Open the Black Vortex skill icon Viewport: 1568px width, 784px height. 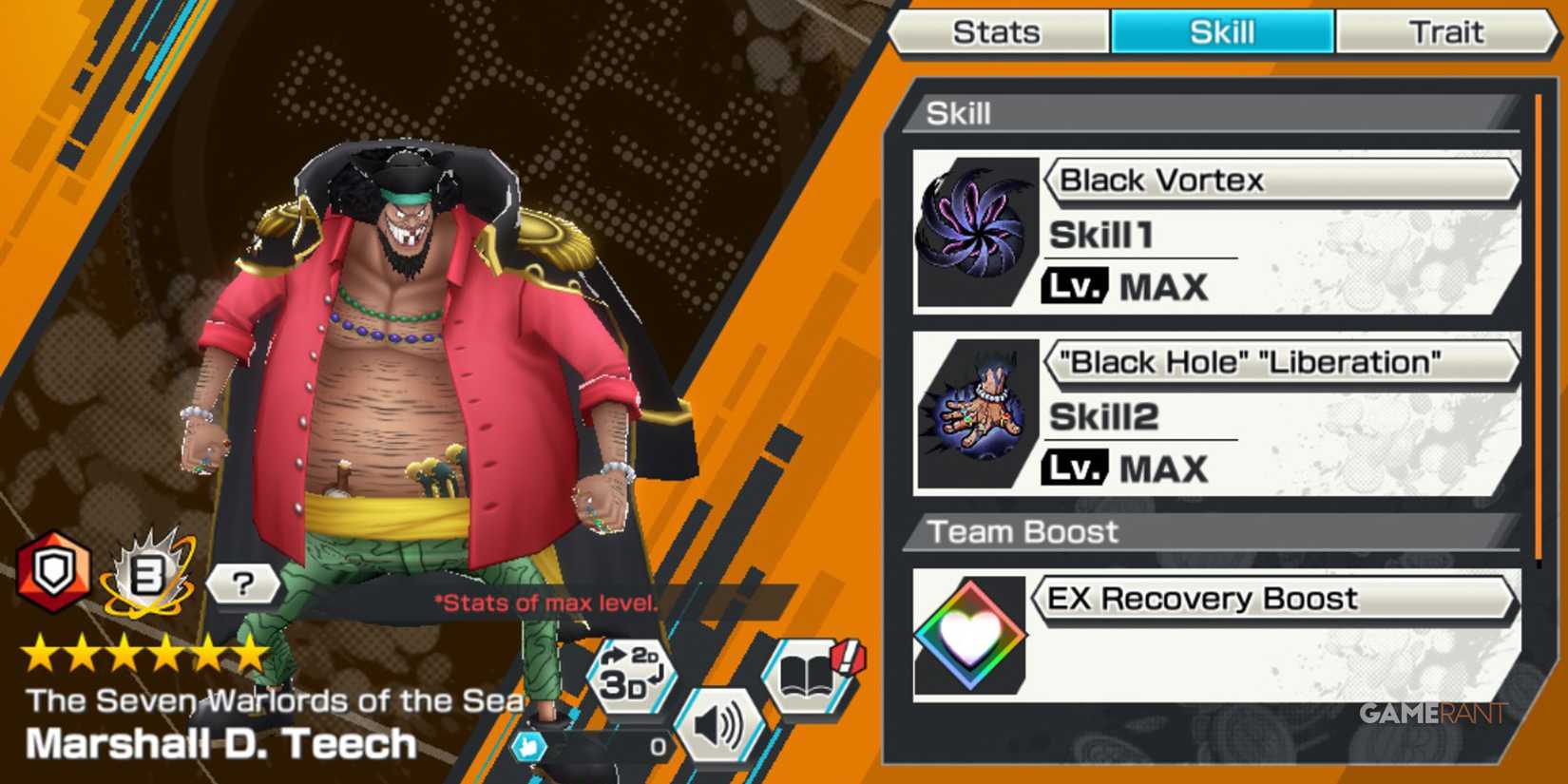[x=974, y=226]
